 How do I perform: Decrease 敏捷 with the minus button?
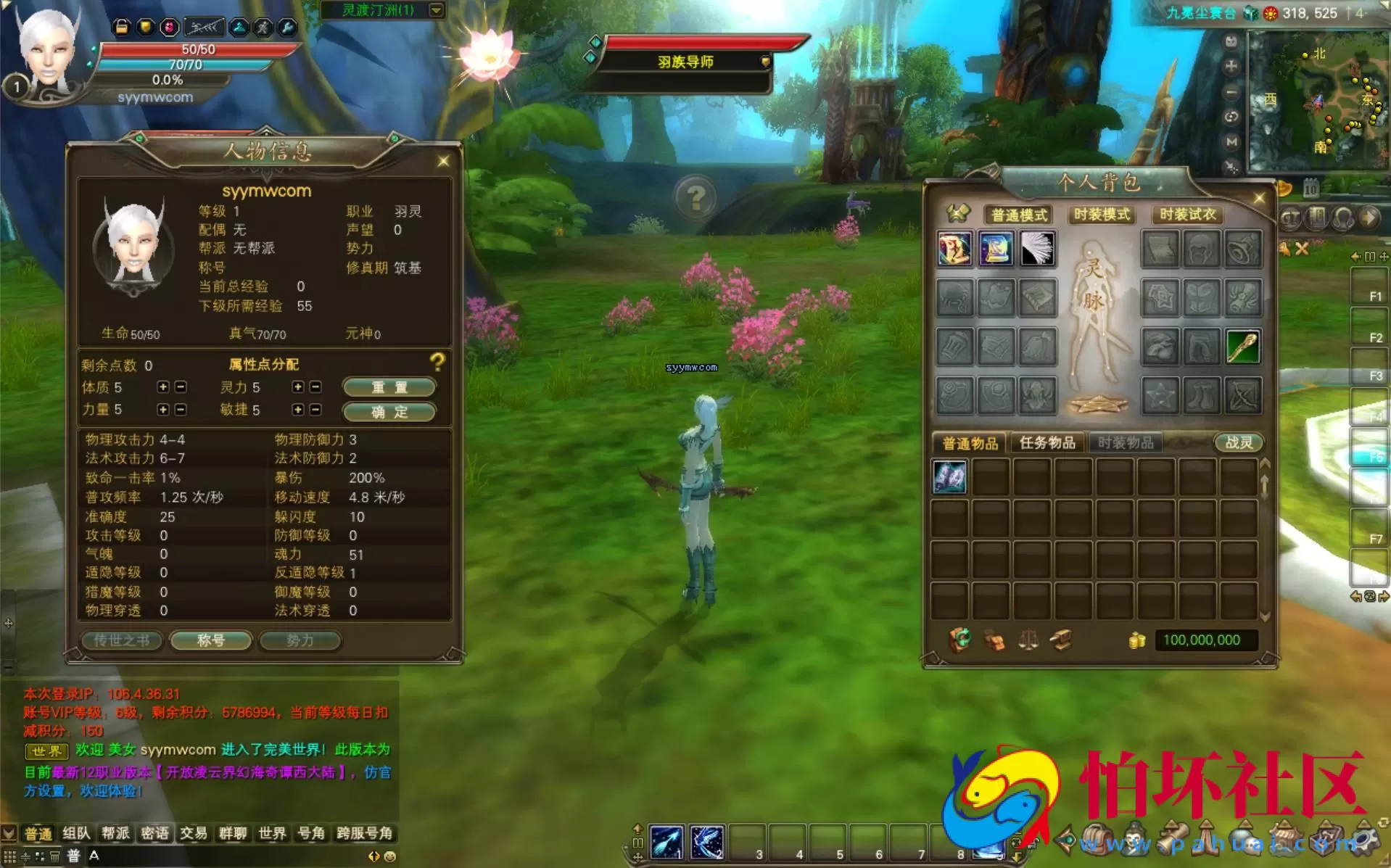(x=315, y=410)
